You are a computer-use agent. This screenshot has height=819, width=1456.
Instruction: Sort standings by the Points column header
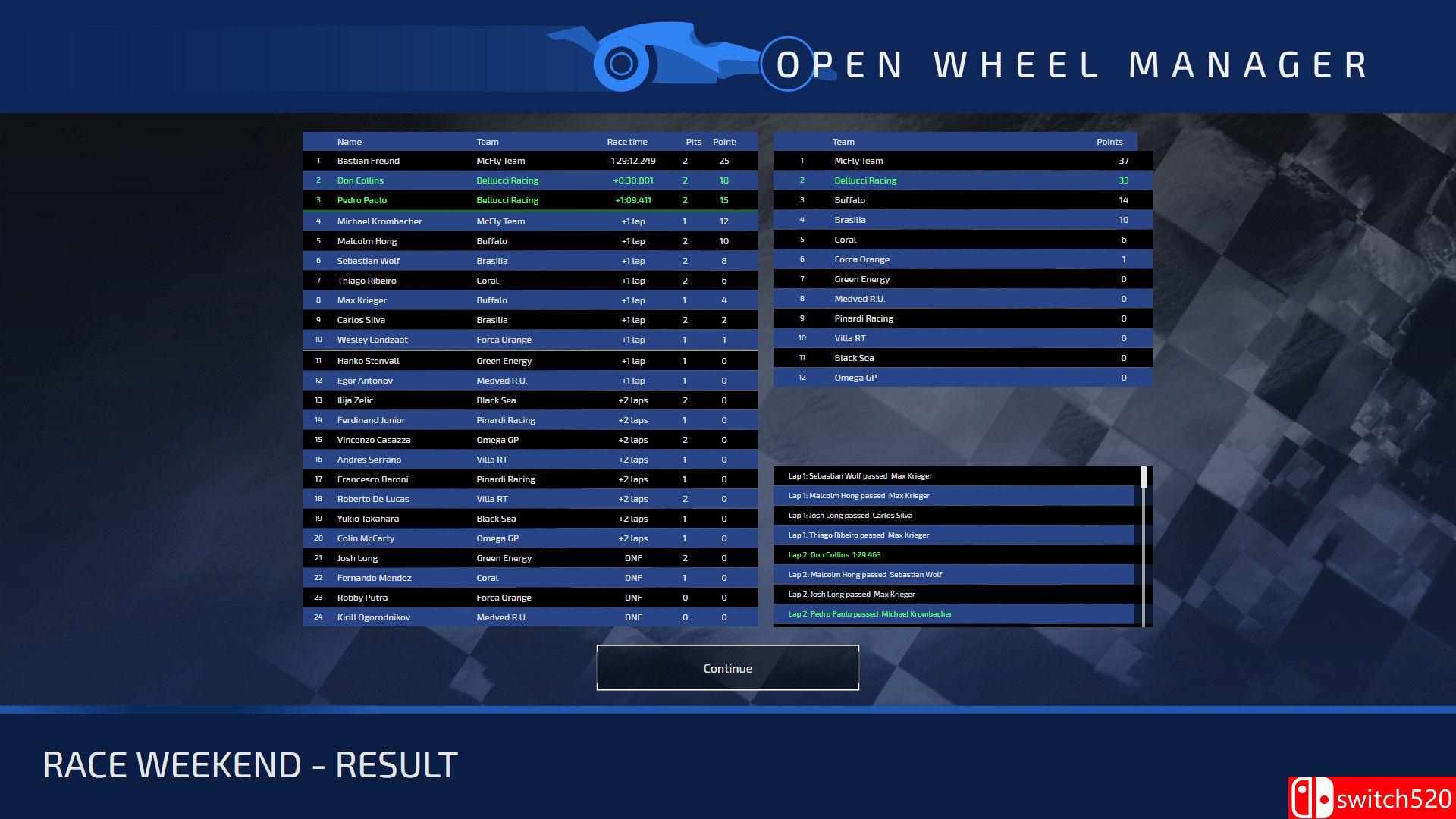[1109, 141]
